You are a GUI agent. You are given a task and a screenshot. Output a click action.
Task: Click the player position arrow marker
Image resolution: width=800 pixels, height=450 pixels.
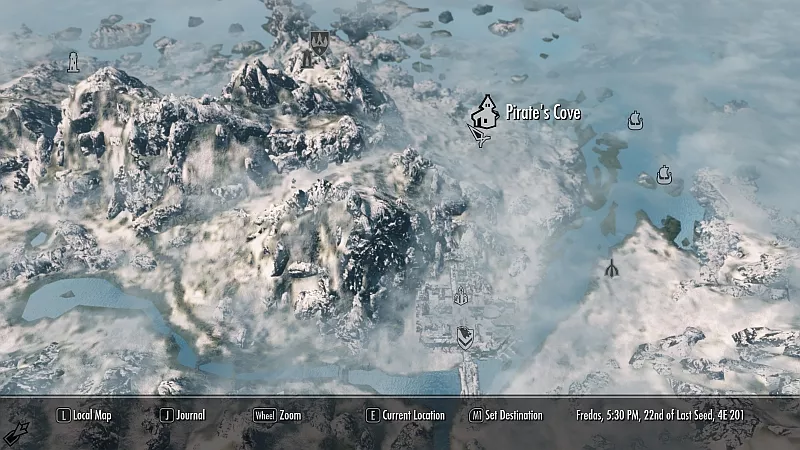[480, 136]
